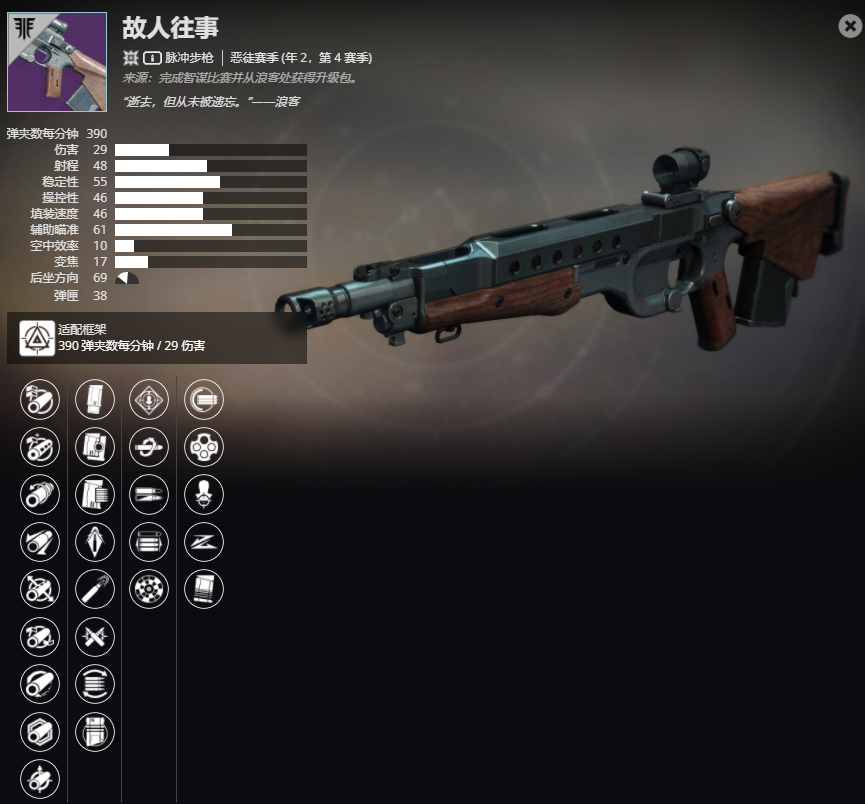Pick the bullets with circular arrows perk
This screenshot has width=865, height=804.
pyautogui.click(x=95, y=684)
